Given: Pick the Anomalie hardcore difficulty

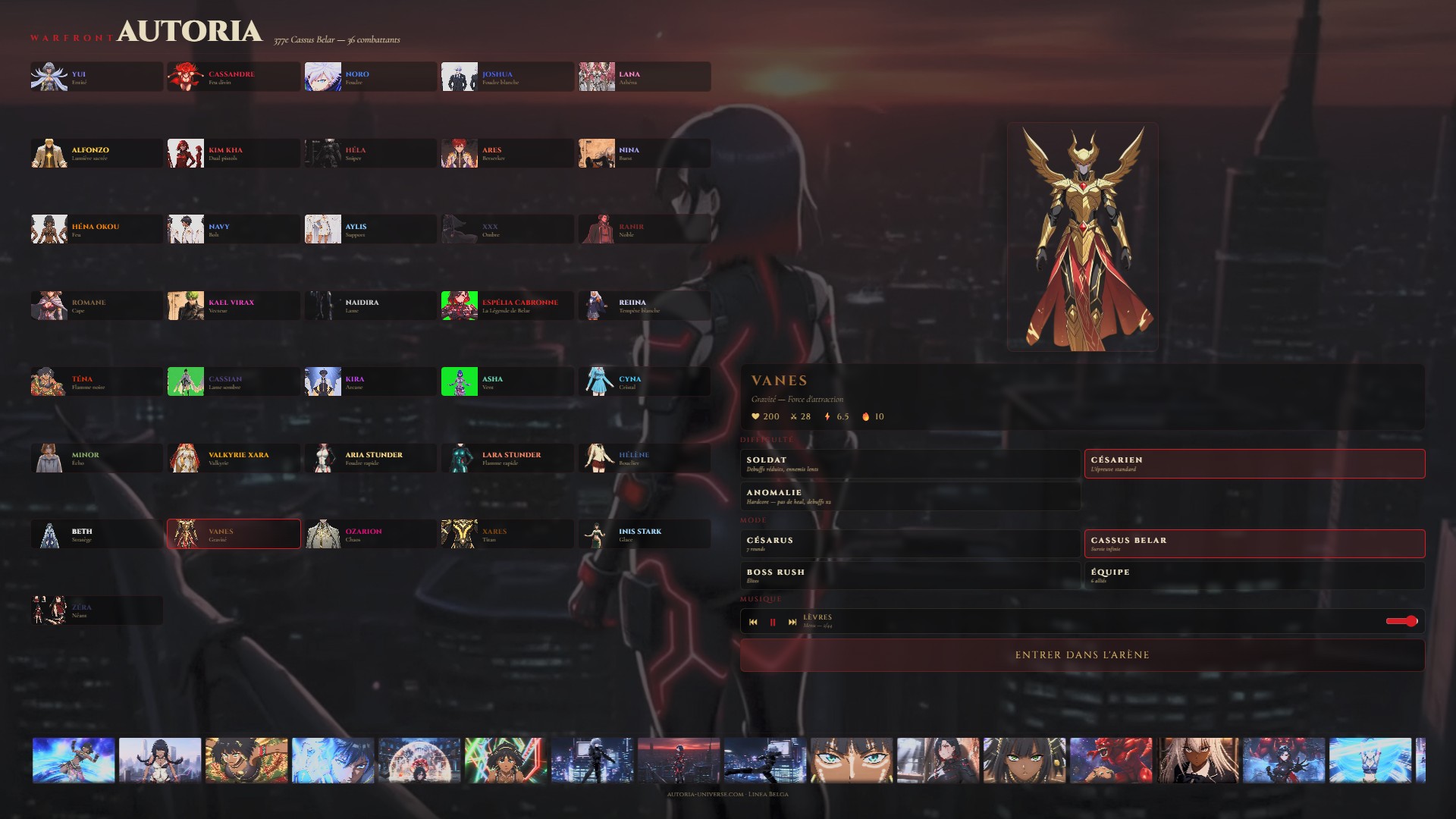Looking at the screenshot, I should 910,496.
